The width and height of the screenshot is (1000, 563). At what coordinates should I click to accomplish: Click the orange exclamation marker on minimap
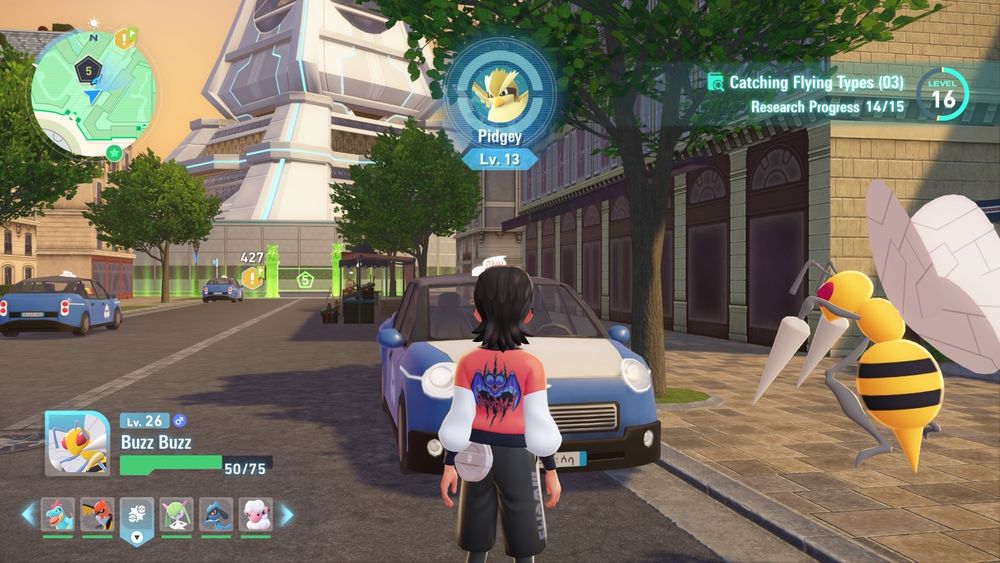[124, 39]
